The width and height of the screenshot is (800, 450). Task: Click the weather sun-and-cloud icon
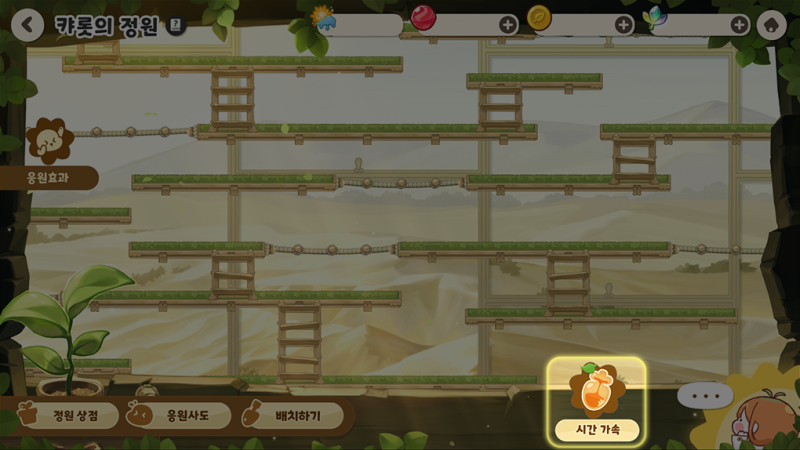[x=323, y=18]
